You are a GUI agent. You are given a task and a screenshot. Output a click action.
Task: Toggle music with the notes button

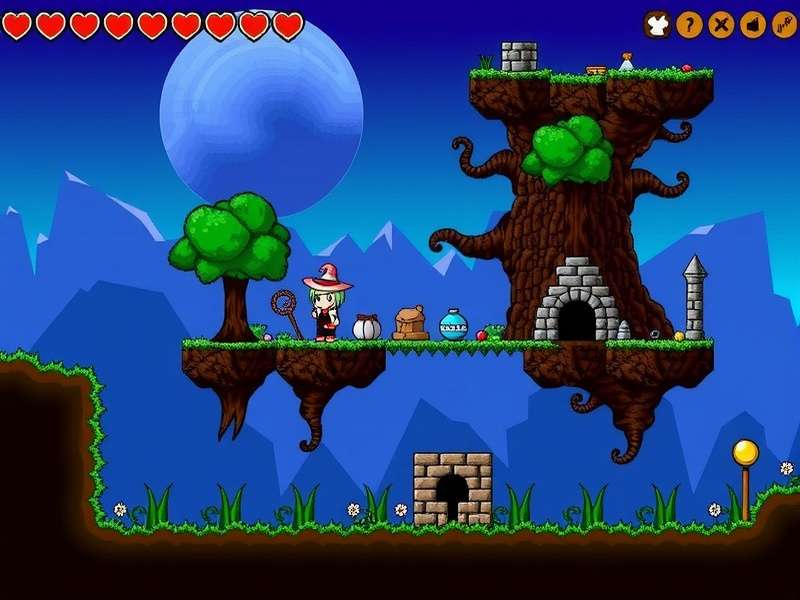tap(784, 24)
